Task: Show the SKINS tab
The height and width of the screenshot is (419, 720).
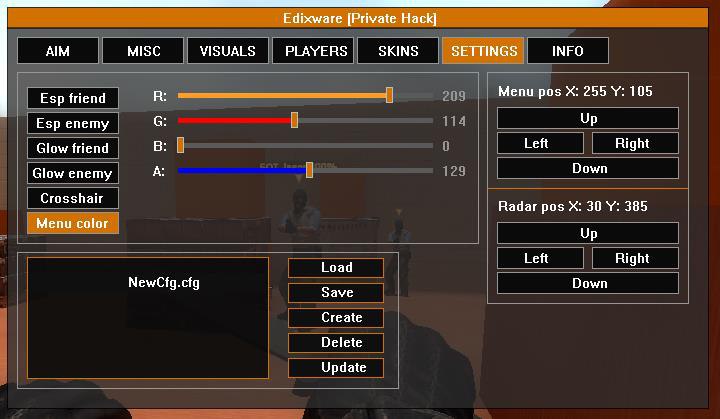Action: tap(398, 51)
